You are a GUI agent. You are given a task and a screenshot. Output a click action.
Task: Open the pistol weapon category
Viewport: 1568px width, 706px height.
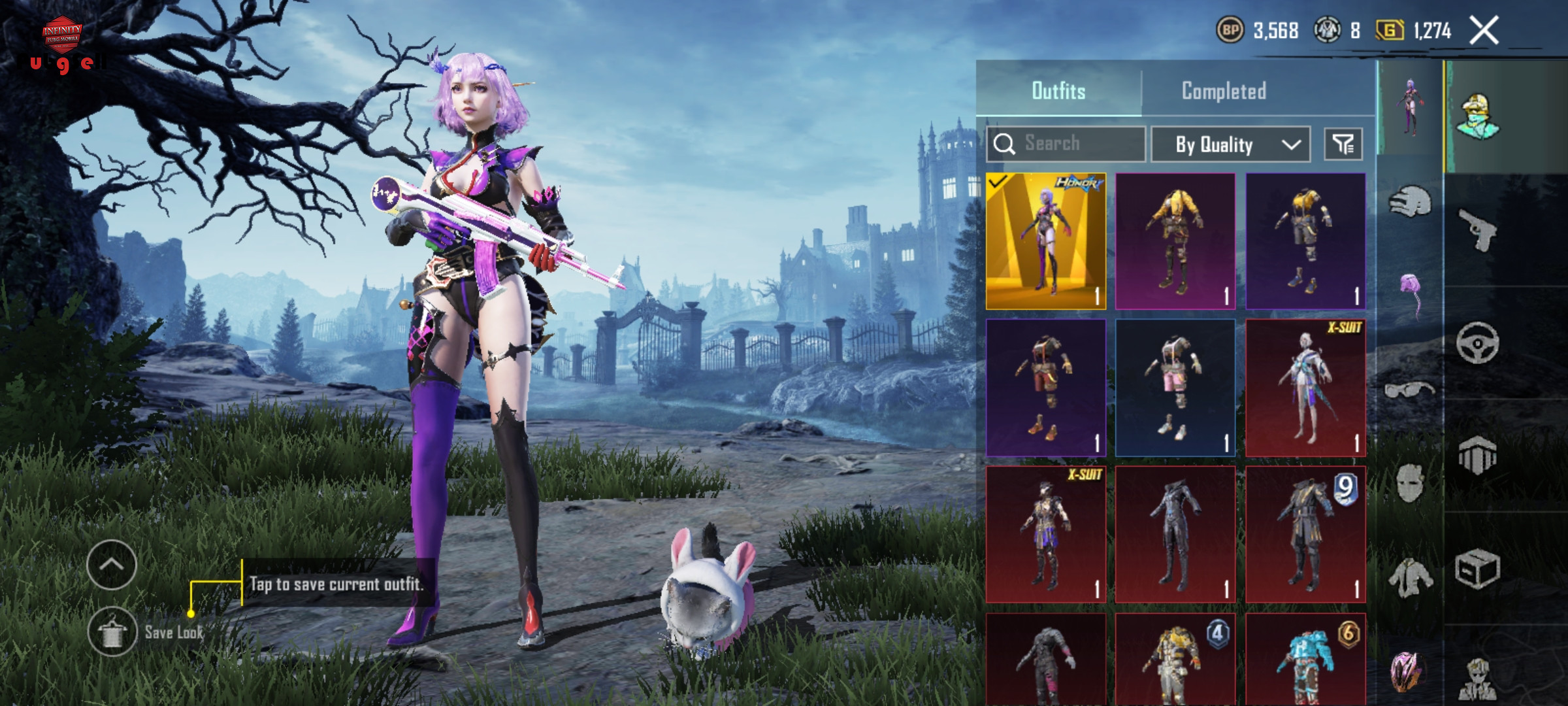point(1478,229)
